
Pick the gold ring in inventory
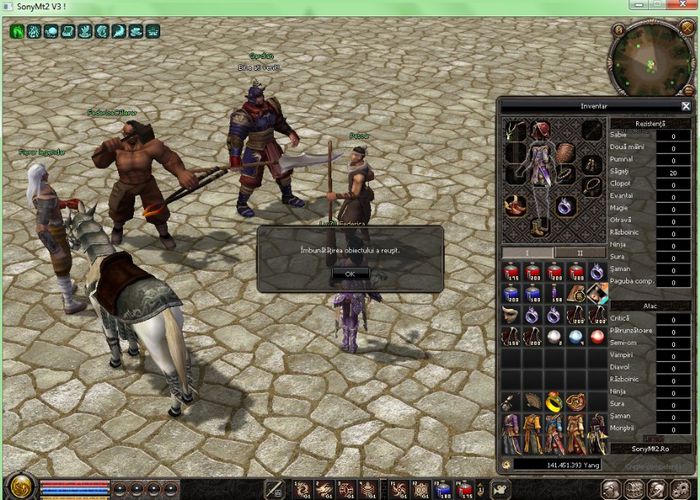point(554,402)
